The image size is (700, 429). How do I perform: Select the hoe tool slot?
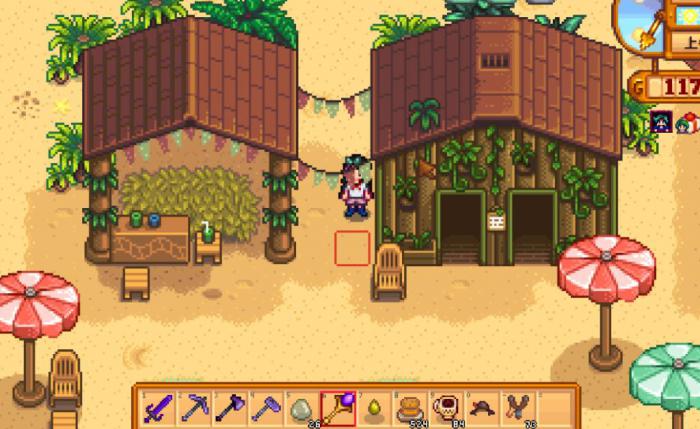pos(266,407)
